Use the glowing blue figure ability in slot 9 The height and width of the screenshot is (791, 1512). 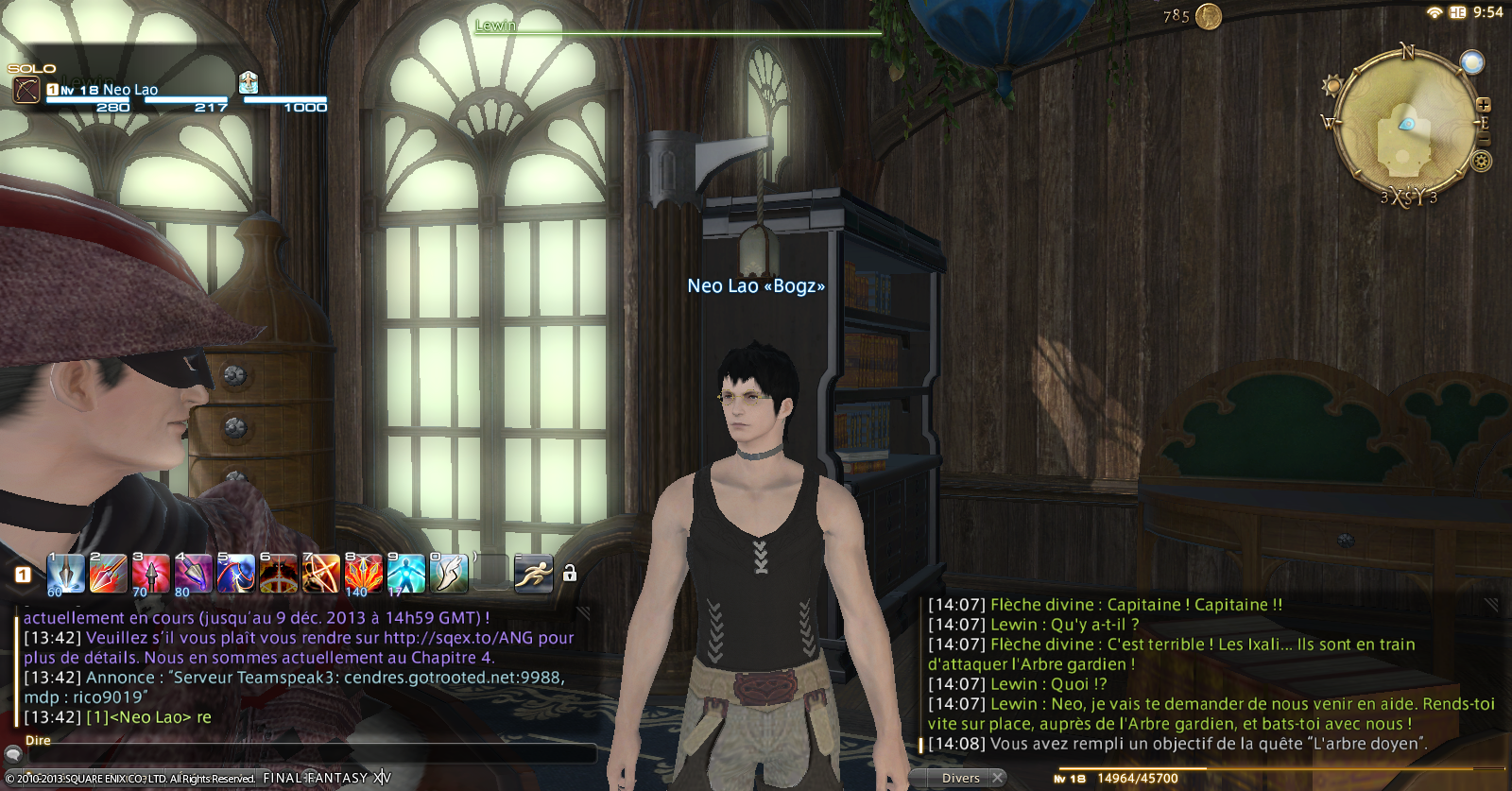[405, 575]
